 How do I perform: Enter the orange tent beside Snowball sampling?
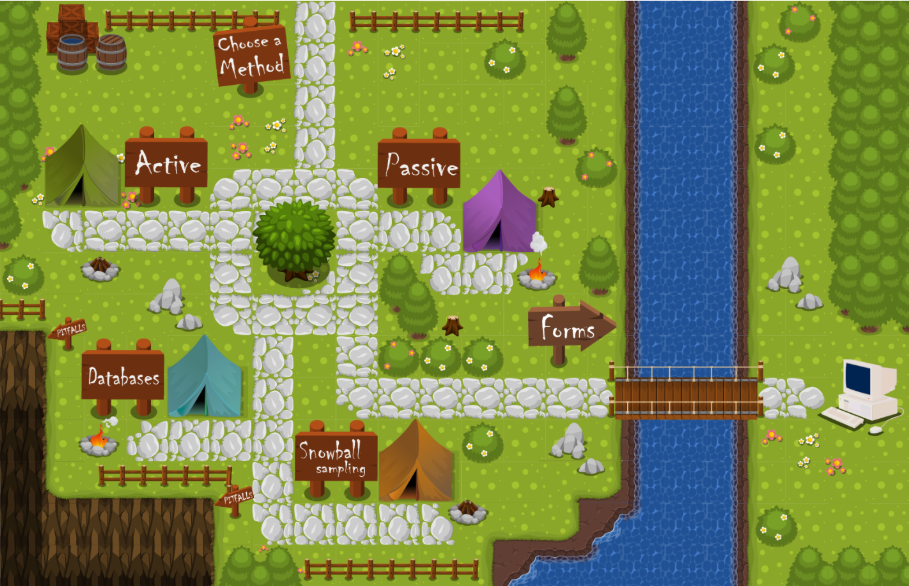tap(415, 462)
